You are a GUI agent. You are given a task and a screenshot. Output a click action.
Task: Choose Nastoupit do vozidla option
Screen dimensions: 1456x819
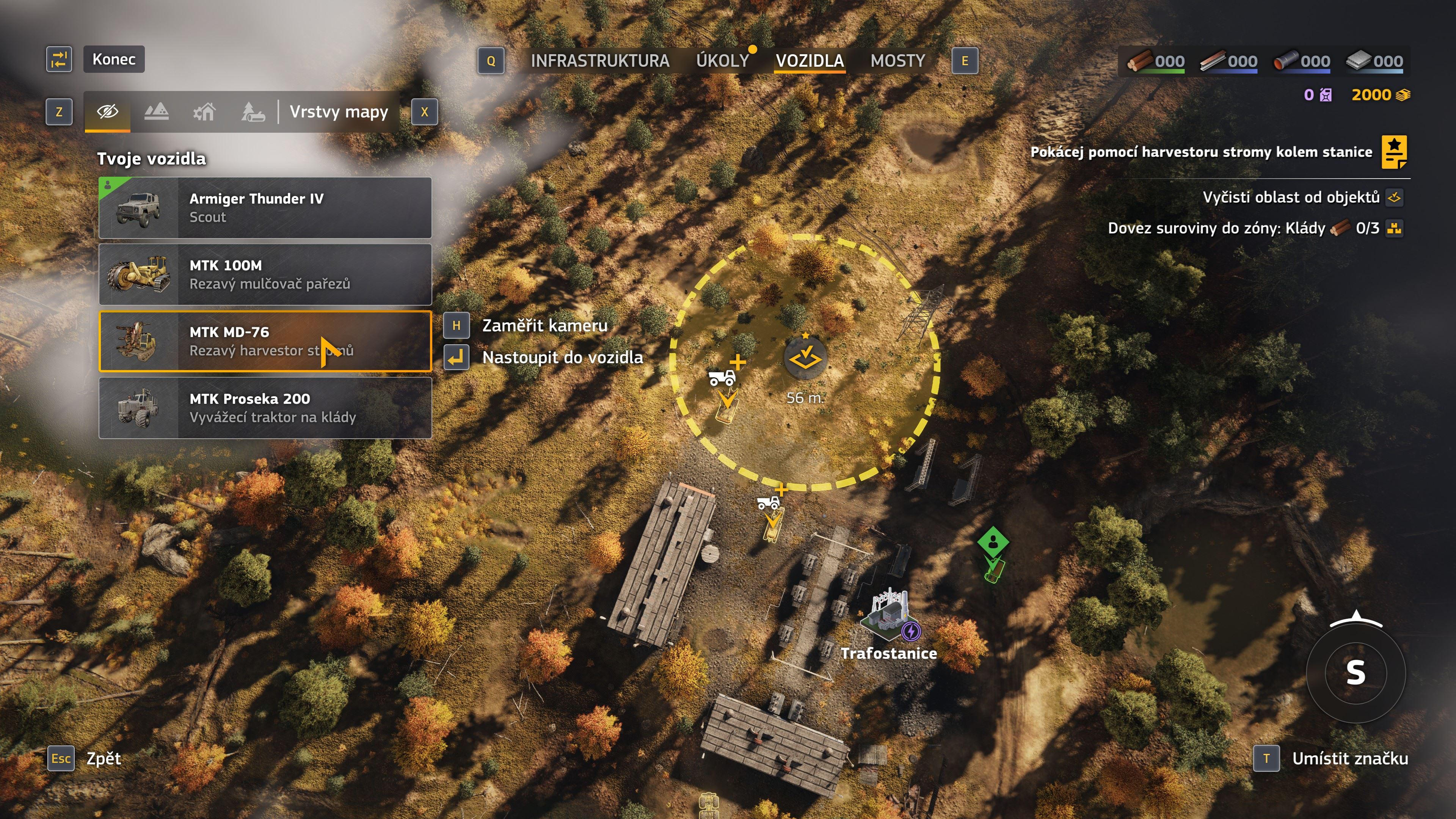pos(562,357)
